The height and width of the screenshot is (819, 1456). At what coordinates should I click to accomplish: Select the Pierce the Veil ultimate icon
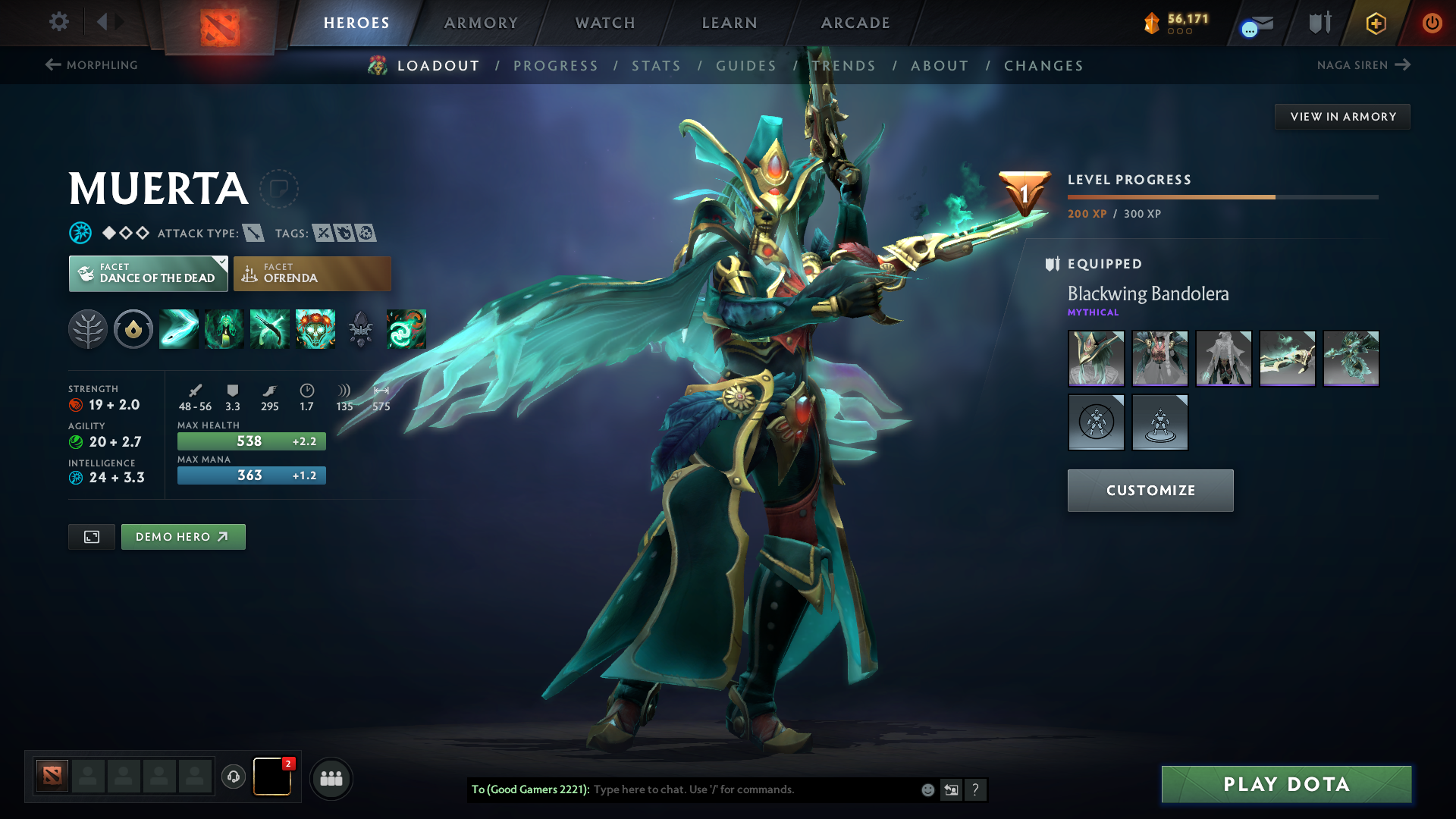tap(406, 329)
